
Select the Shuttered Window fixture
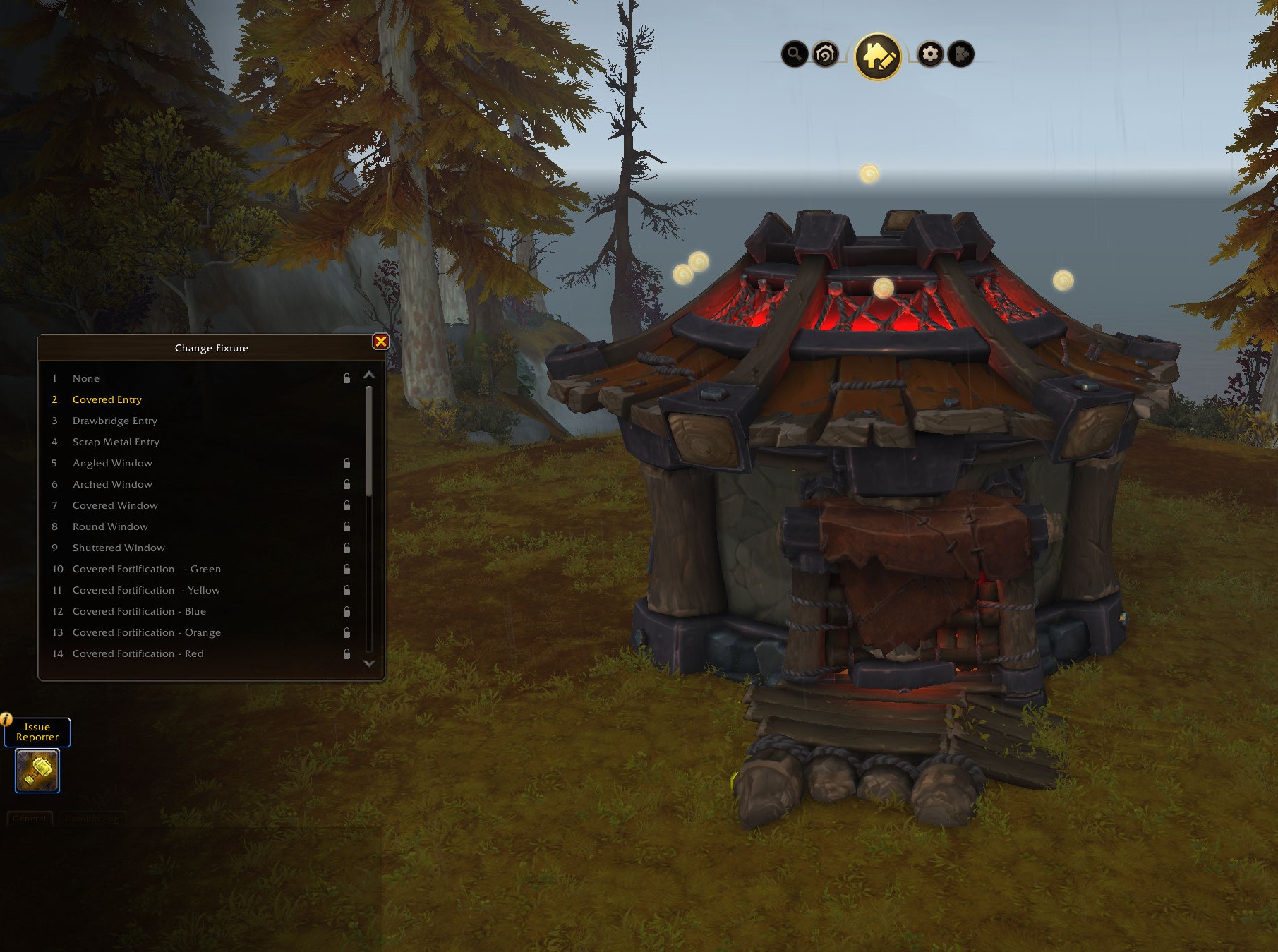tap(119, 548)
